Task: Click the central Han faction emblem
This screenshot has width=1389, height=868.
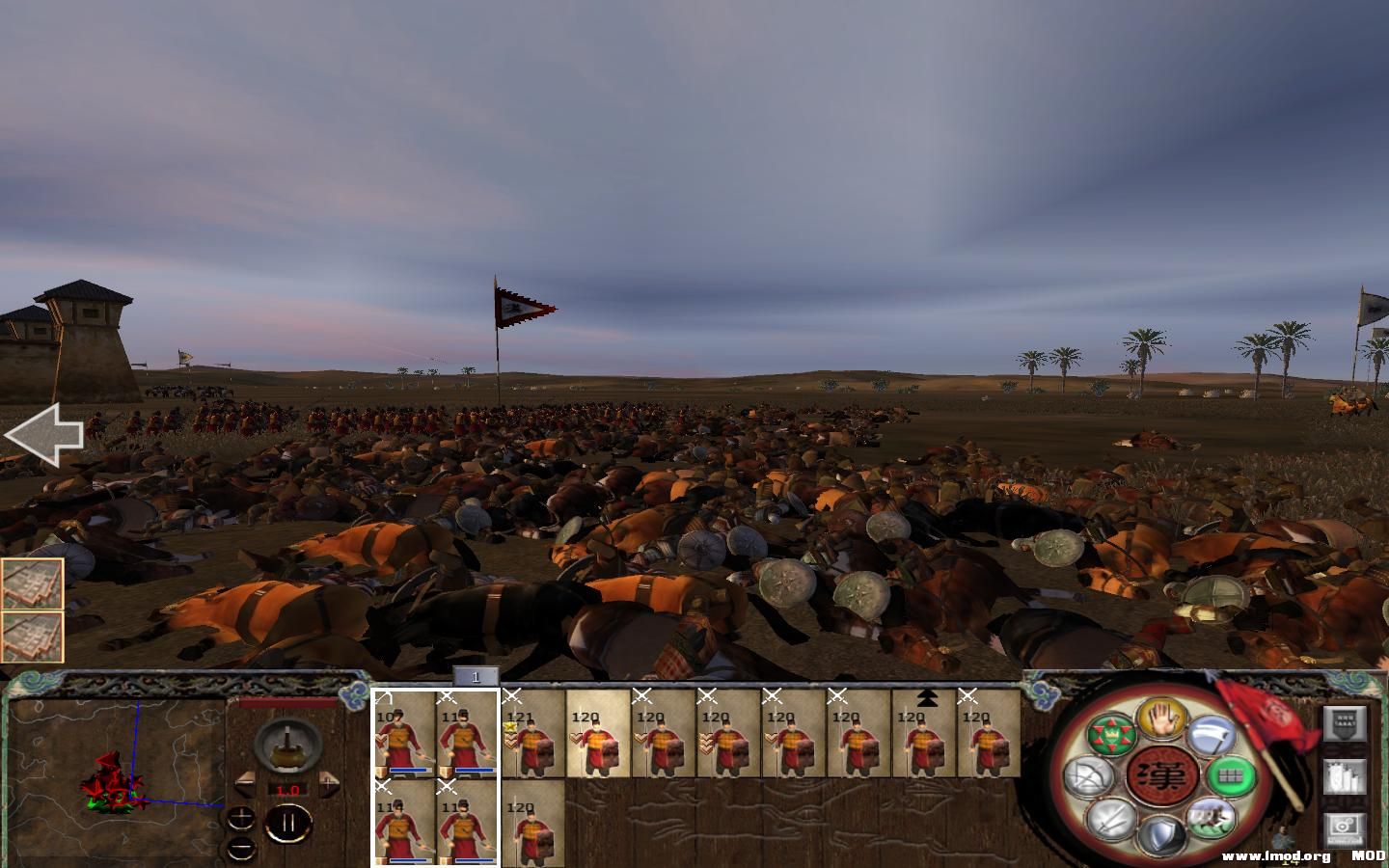Action: (1163, 775)
